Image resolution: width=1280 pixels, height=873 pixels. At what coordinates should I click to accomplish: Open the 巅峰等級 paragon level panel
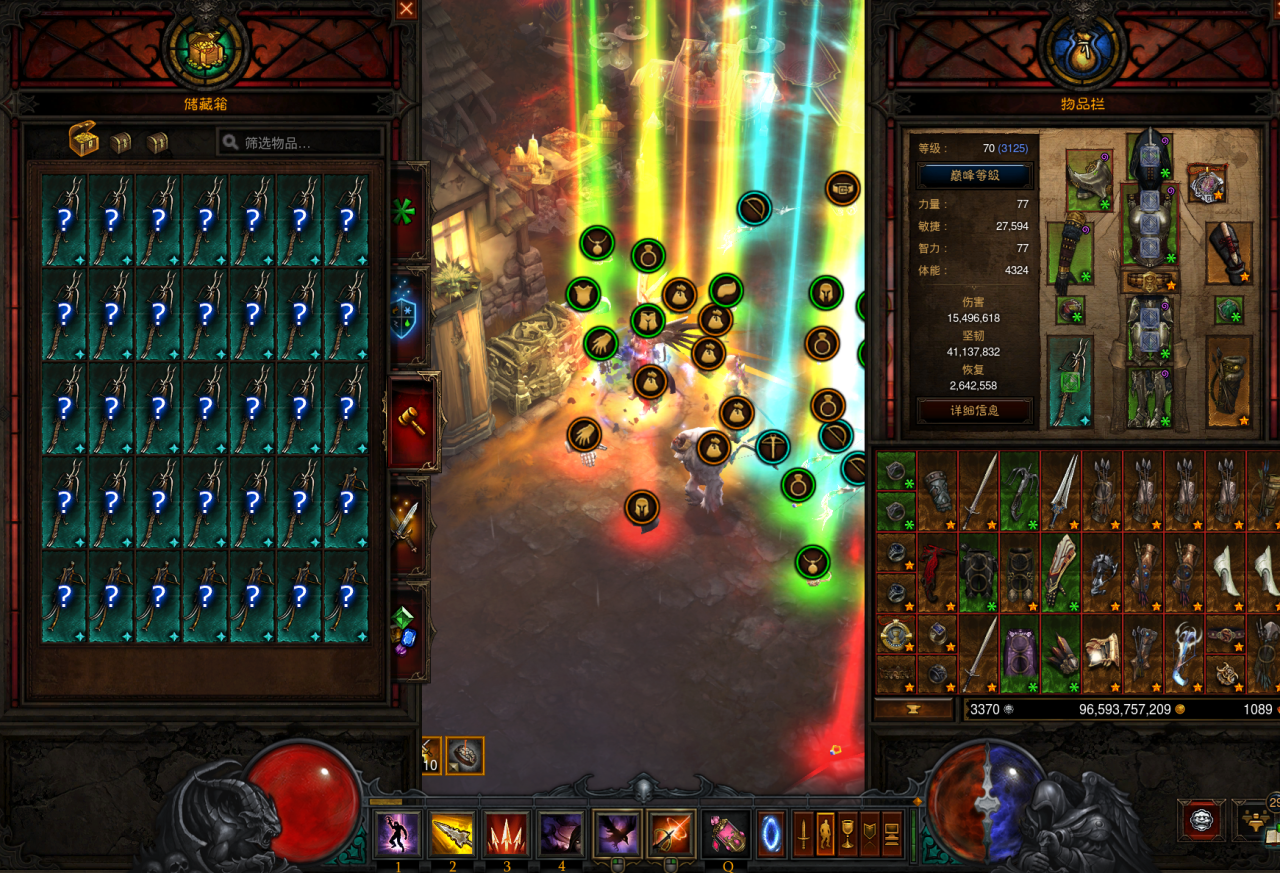click(973, 176)
